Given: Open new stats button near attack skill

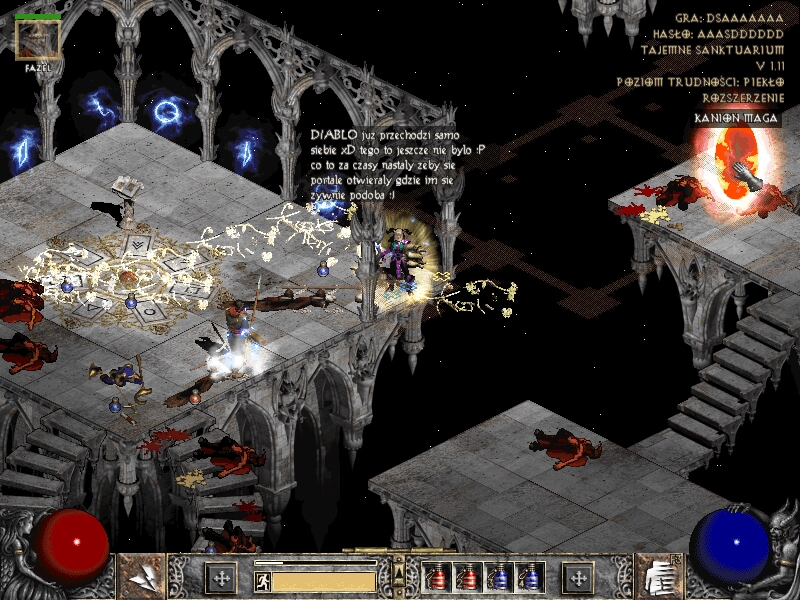Looking at the screenshot, I should pos(220,578).
